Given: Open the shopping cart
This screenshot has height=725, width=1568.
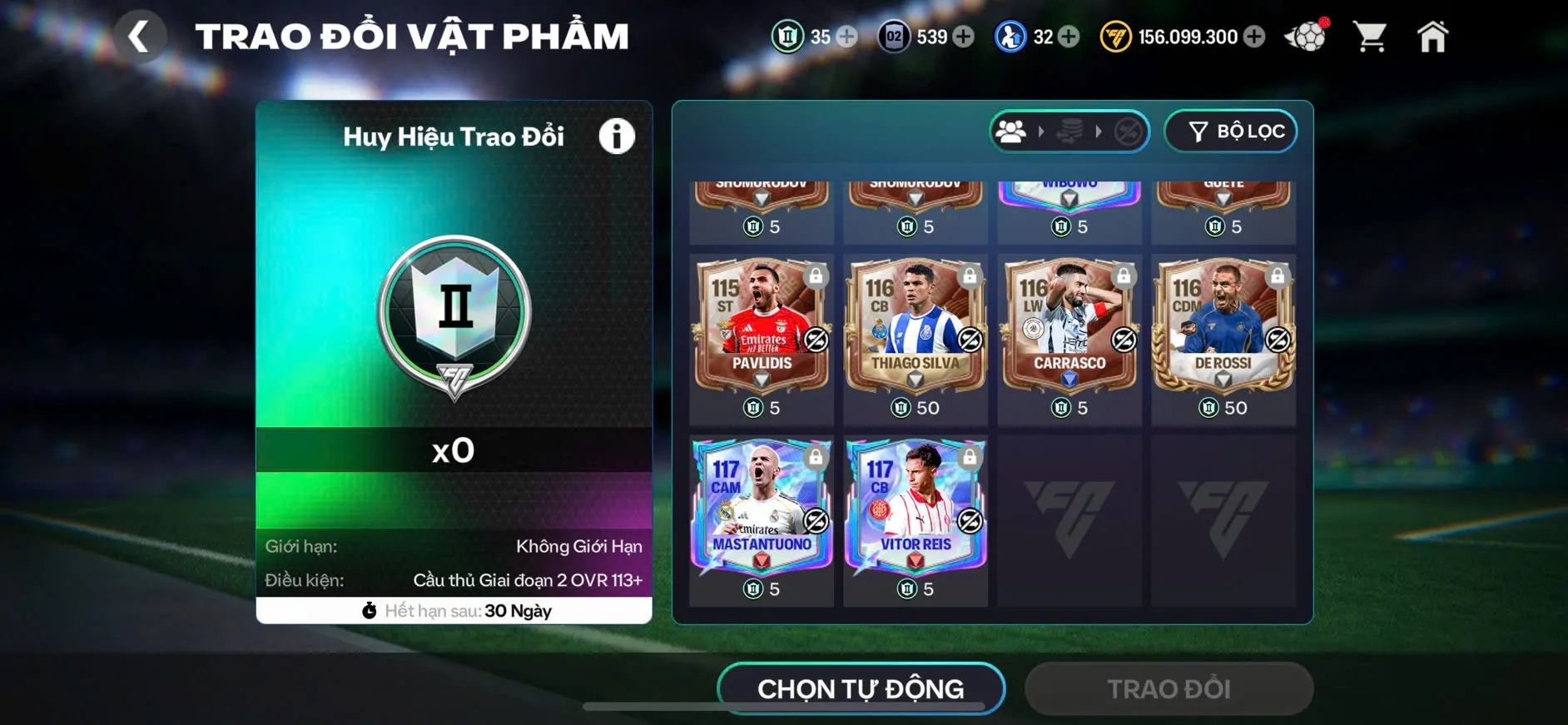Looking at the screenshot, I should click(1372, 36).
